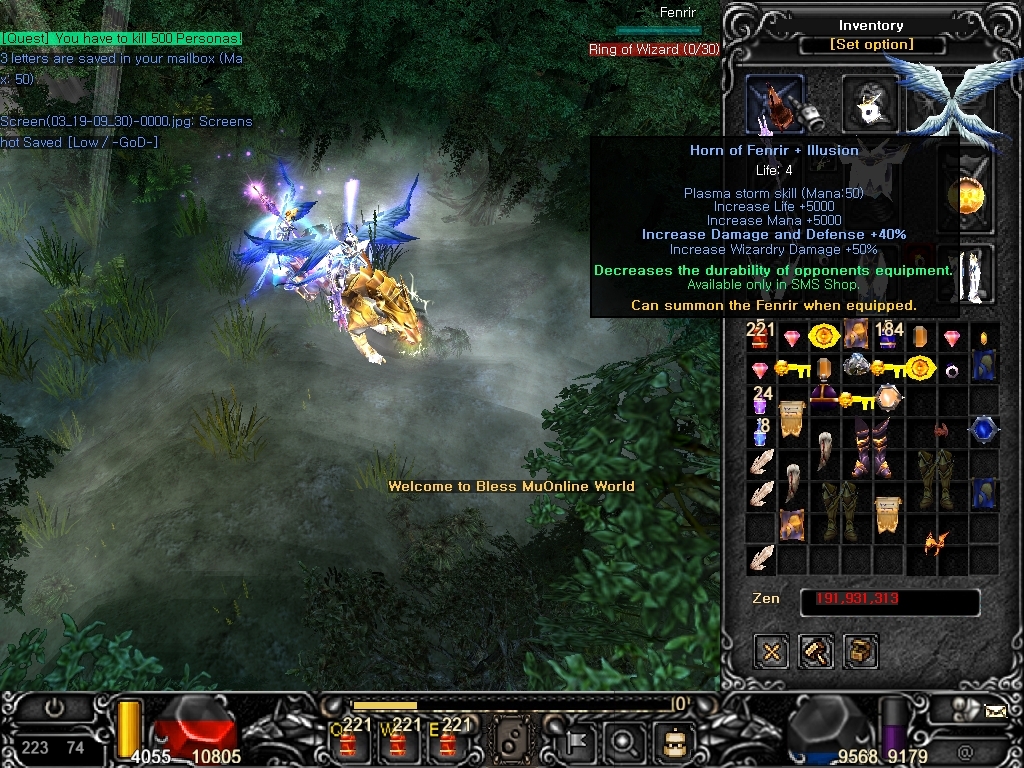Select the equipped Horn of Fenrir slot
Image resolution: width=1024 pixels, height=768 pixels.
pos(775,104)
